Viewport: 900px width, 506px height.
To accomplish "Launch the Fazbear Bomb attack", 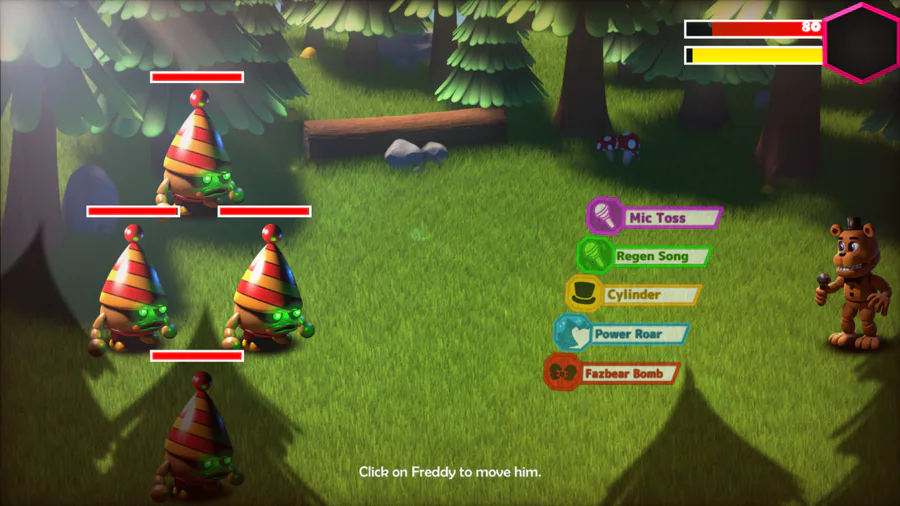I will pos(612,373).
